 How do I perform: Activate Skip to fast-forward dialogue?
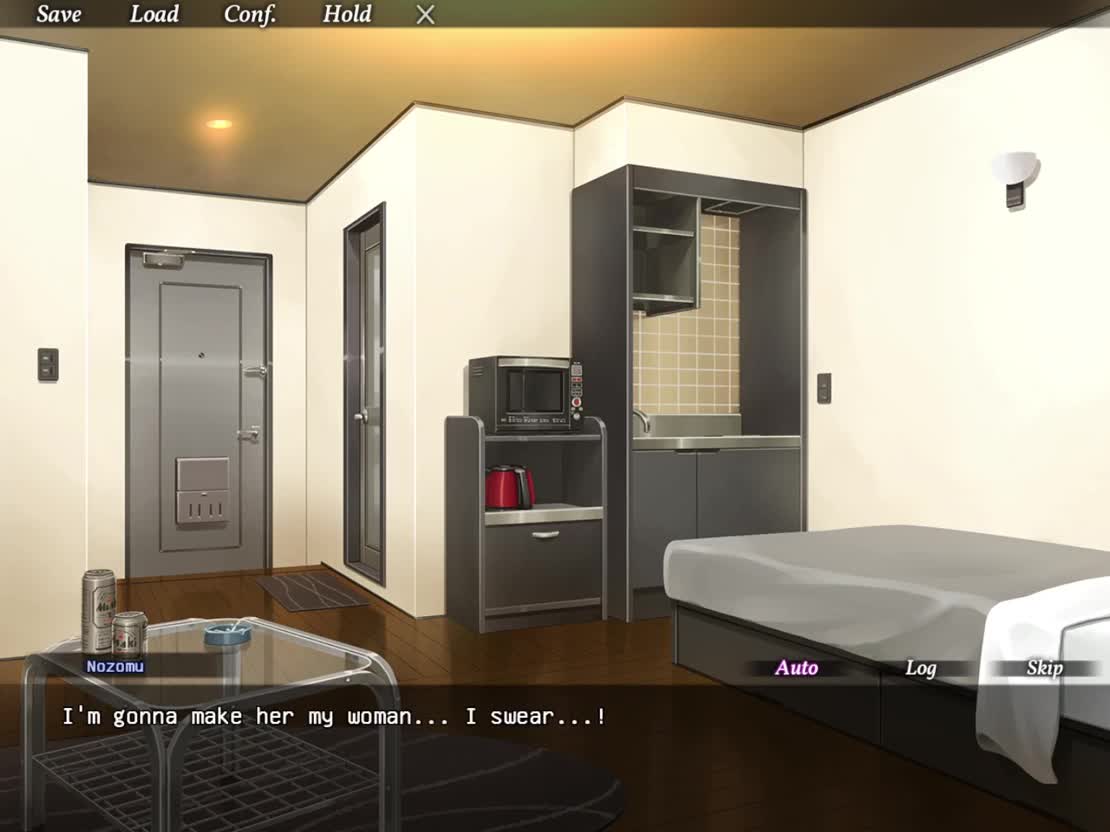point(1043,668)
